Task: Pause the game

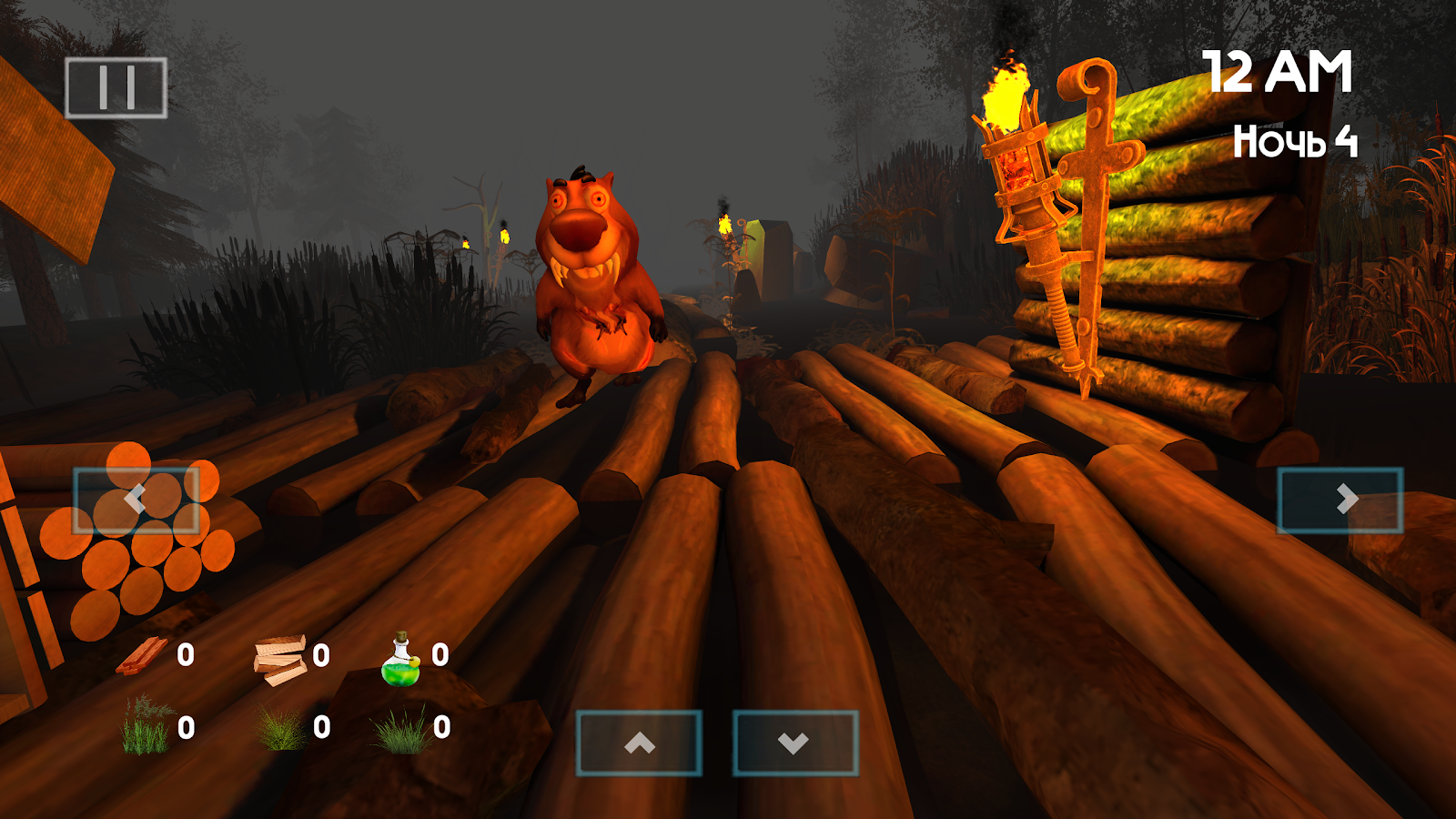Action: pyautogui.click(x=116, y=88)
